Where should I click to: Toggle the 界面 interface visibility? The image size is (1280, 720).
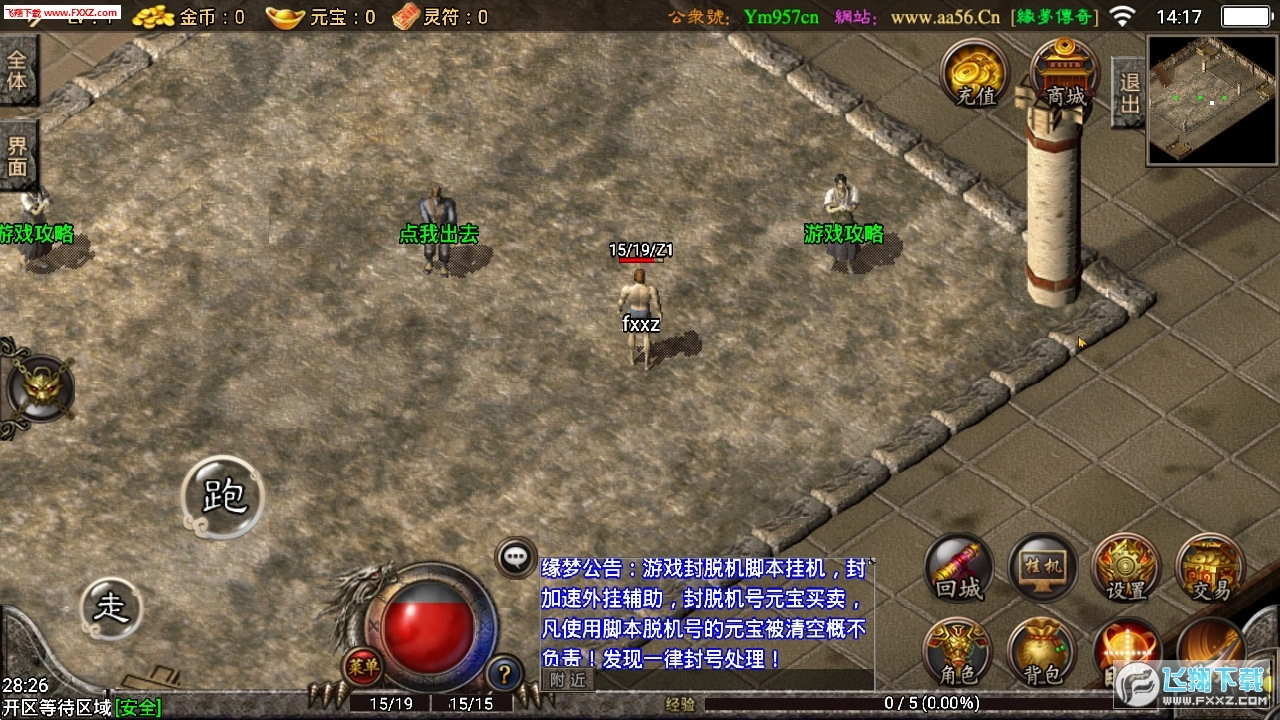click(x=20, y=153)
